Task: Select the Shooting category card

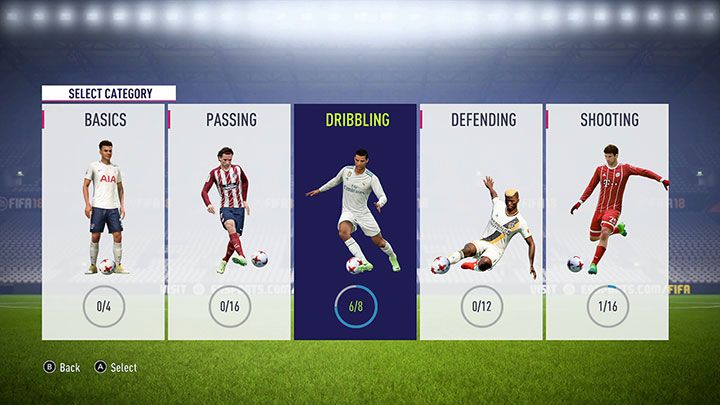Action: [607, 220]
